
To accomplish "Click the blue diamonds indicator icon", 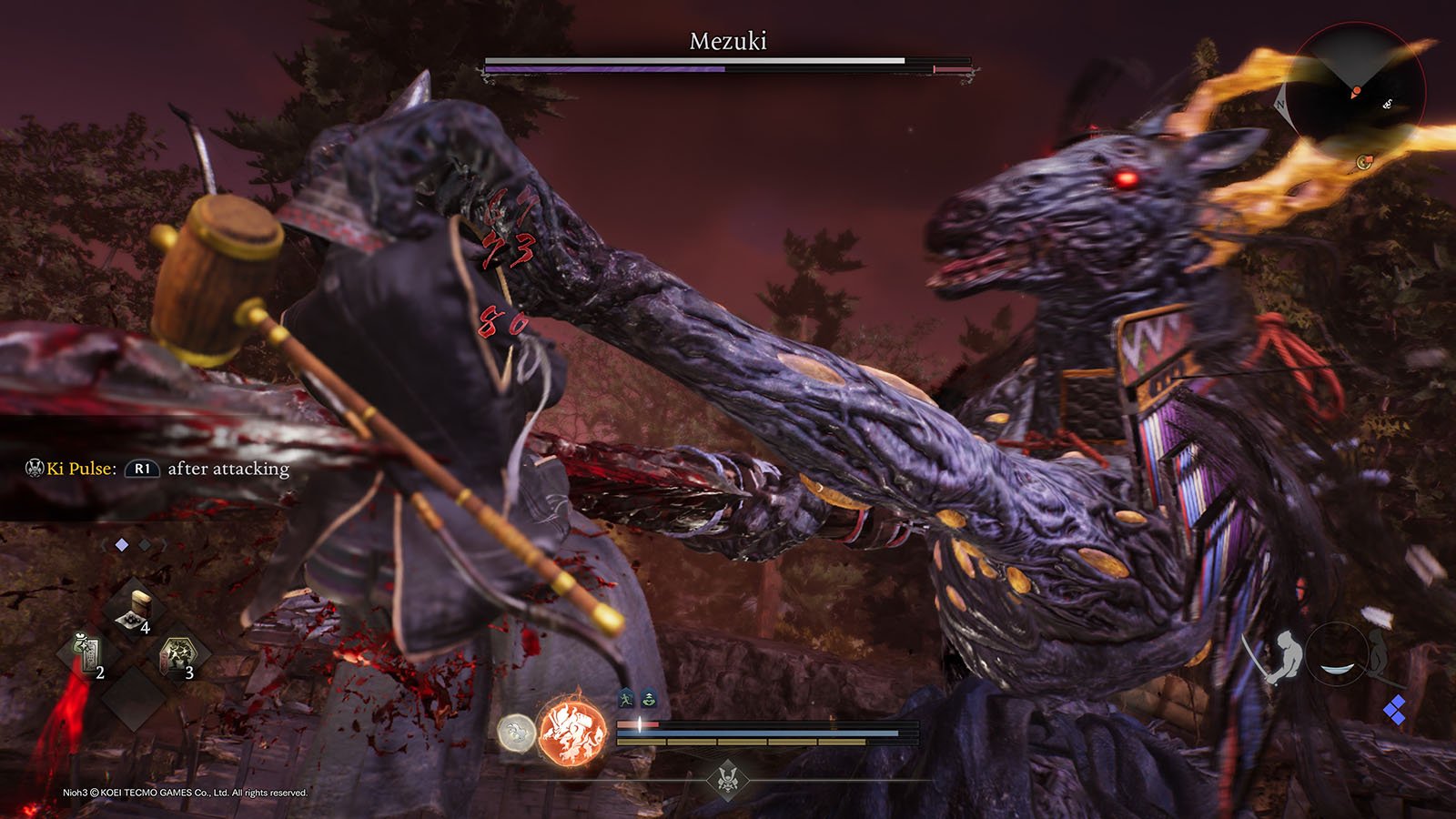I will (x=1394, y=710).
